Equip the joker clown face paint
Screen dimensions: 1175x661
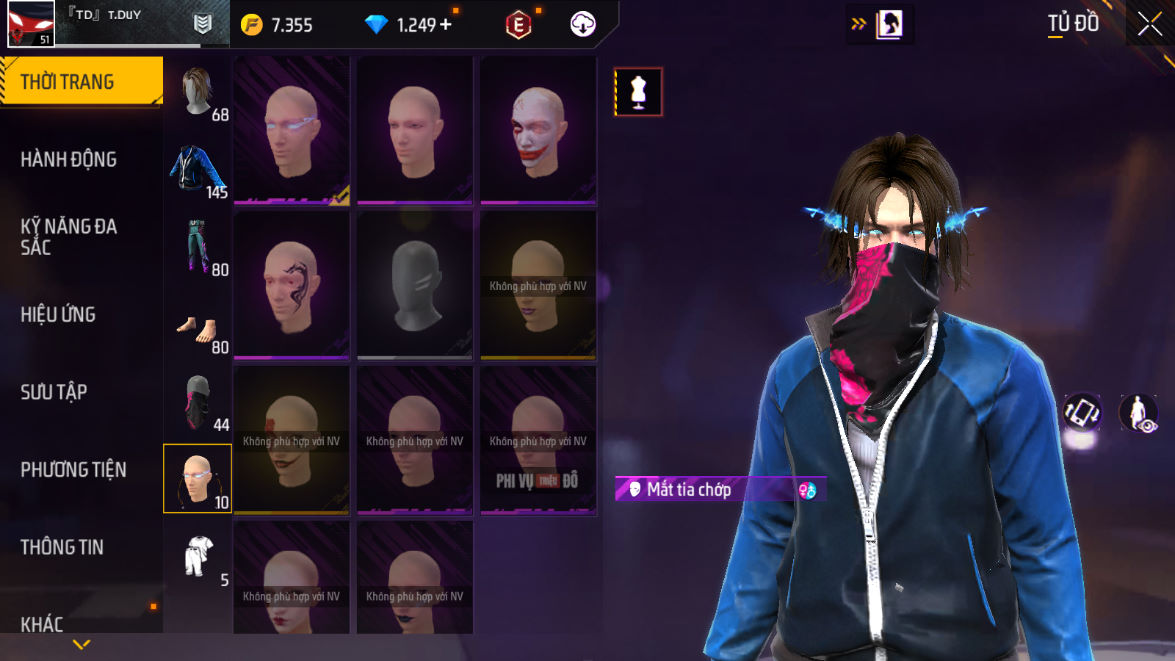(538, 130)
